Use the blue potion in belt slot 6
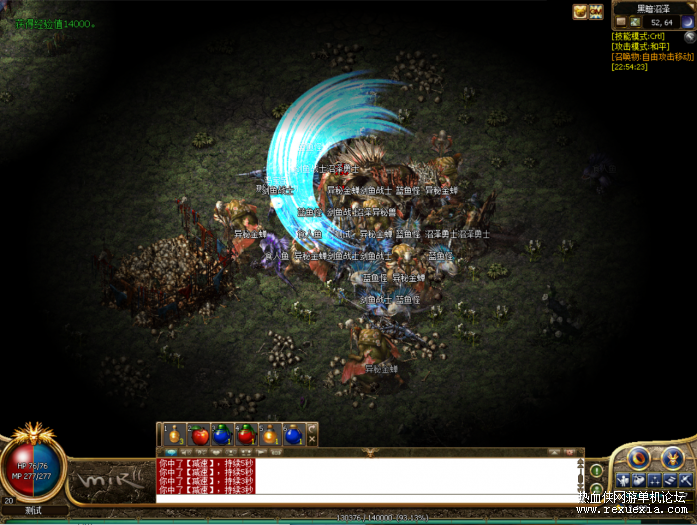Viewport: 697px width, 525px height. 293,435
